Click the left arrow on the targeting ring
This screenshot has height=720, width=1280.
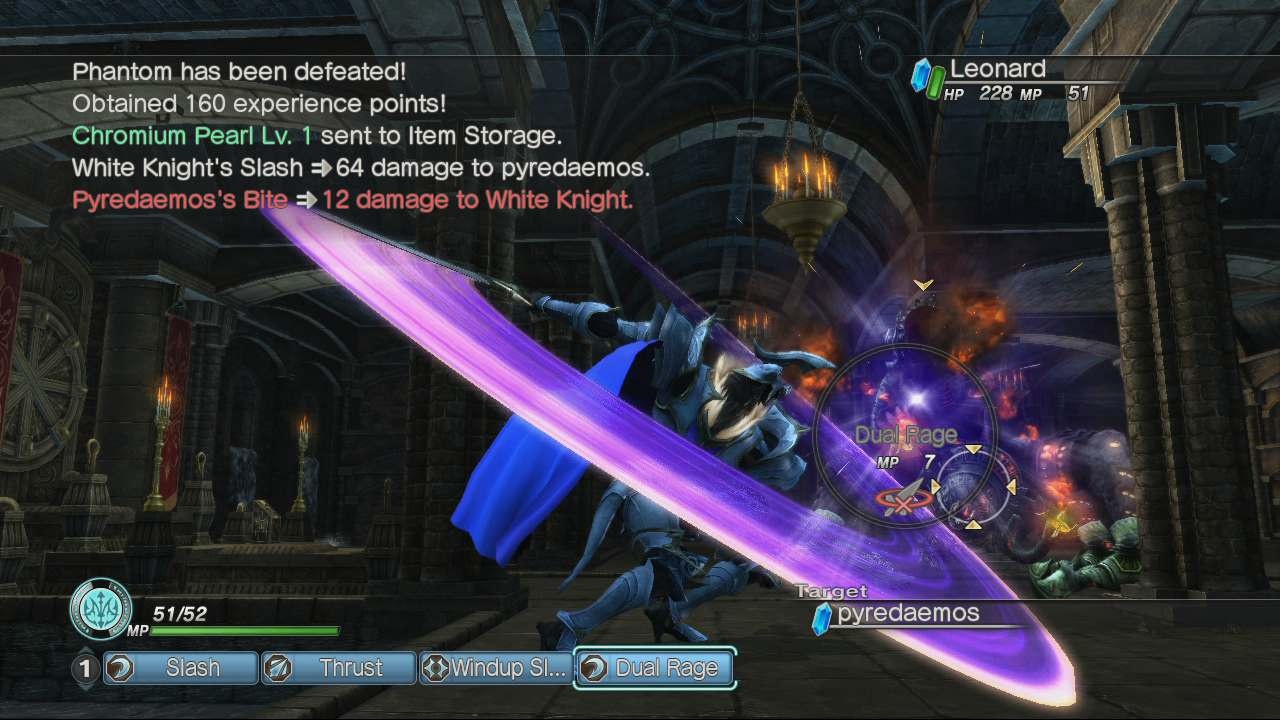coord(933,484)
